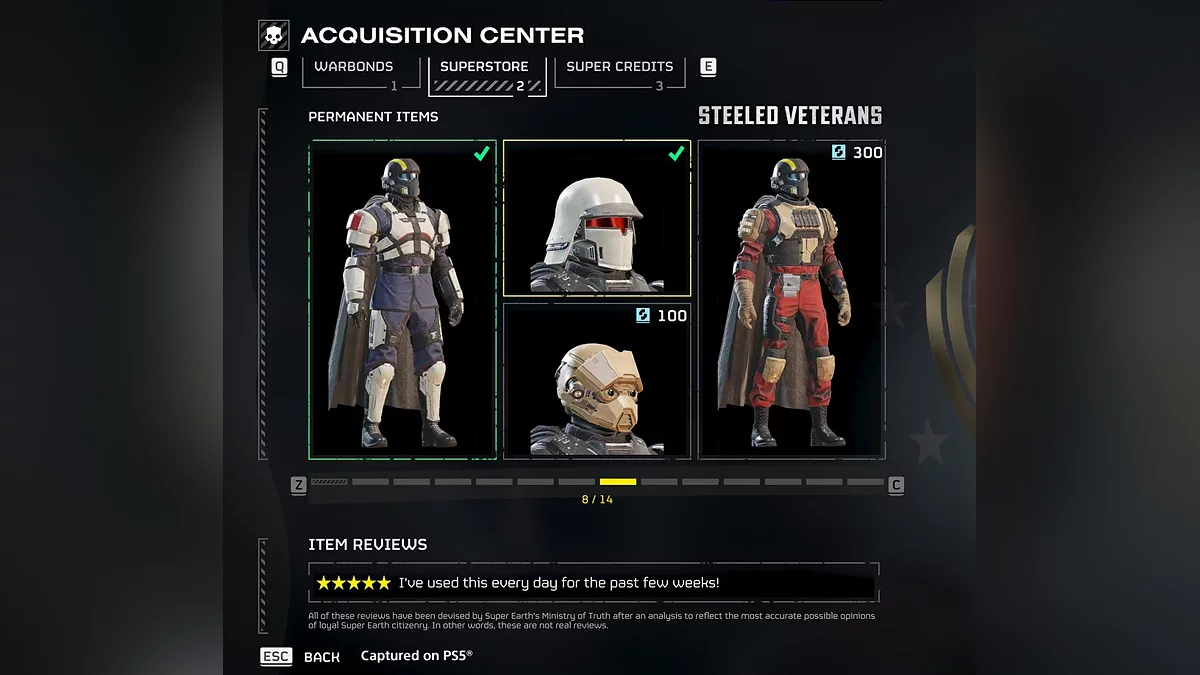Select the owned blue and white armor

(402, 299)
